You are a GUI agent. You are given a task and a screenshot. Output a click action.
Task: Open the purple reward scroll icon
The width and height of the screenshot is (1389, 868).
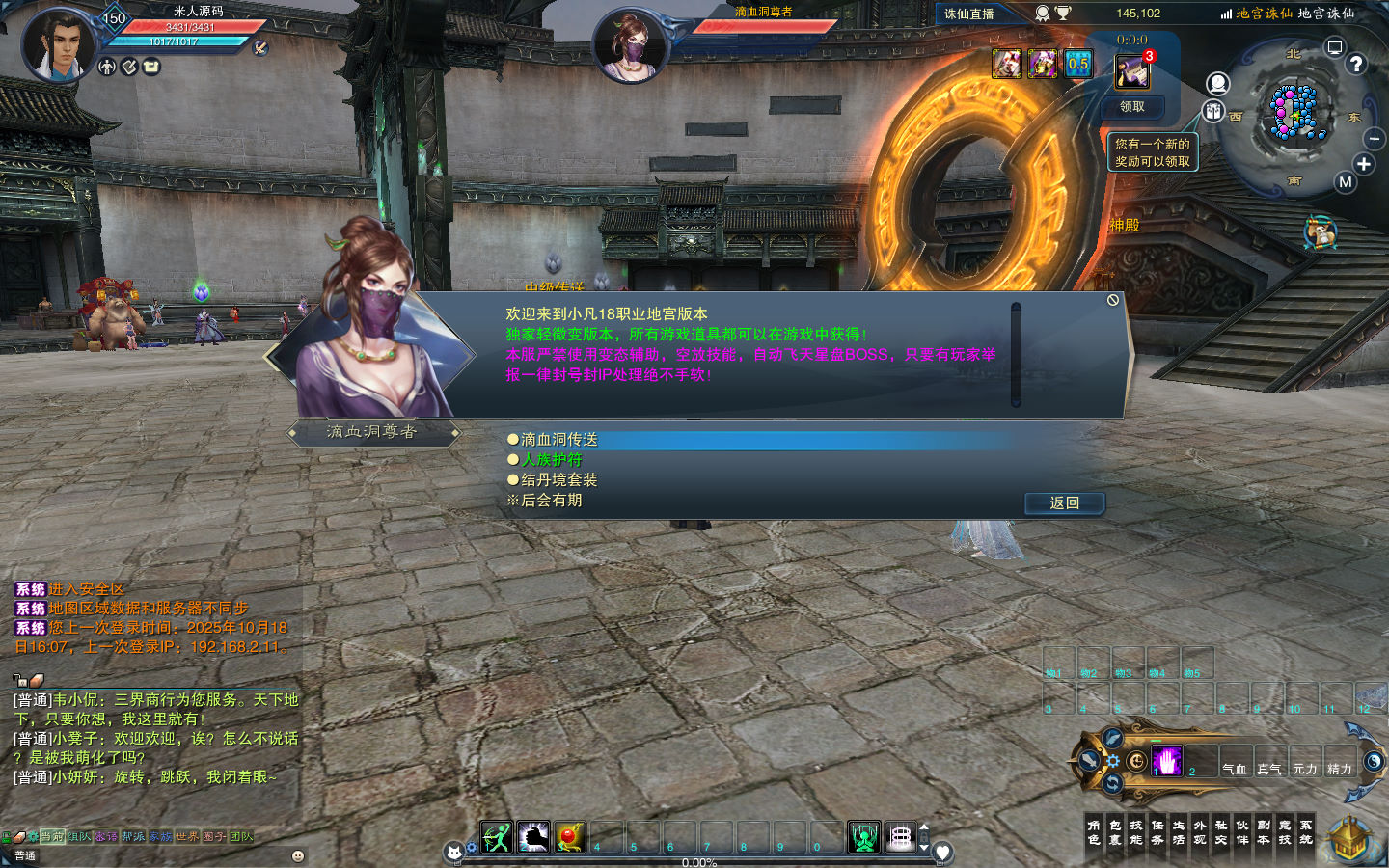(x=1132, y=71)
